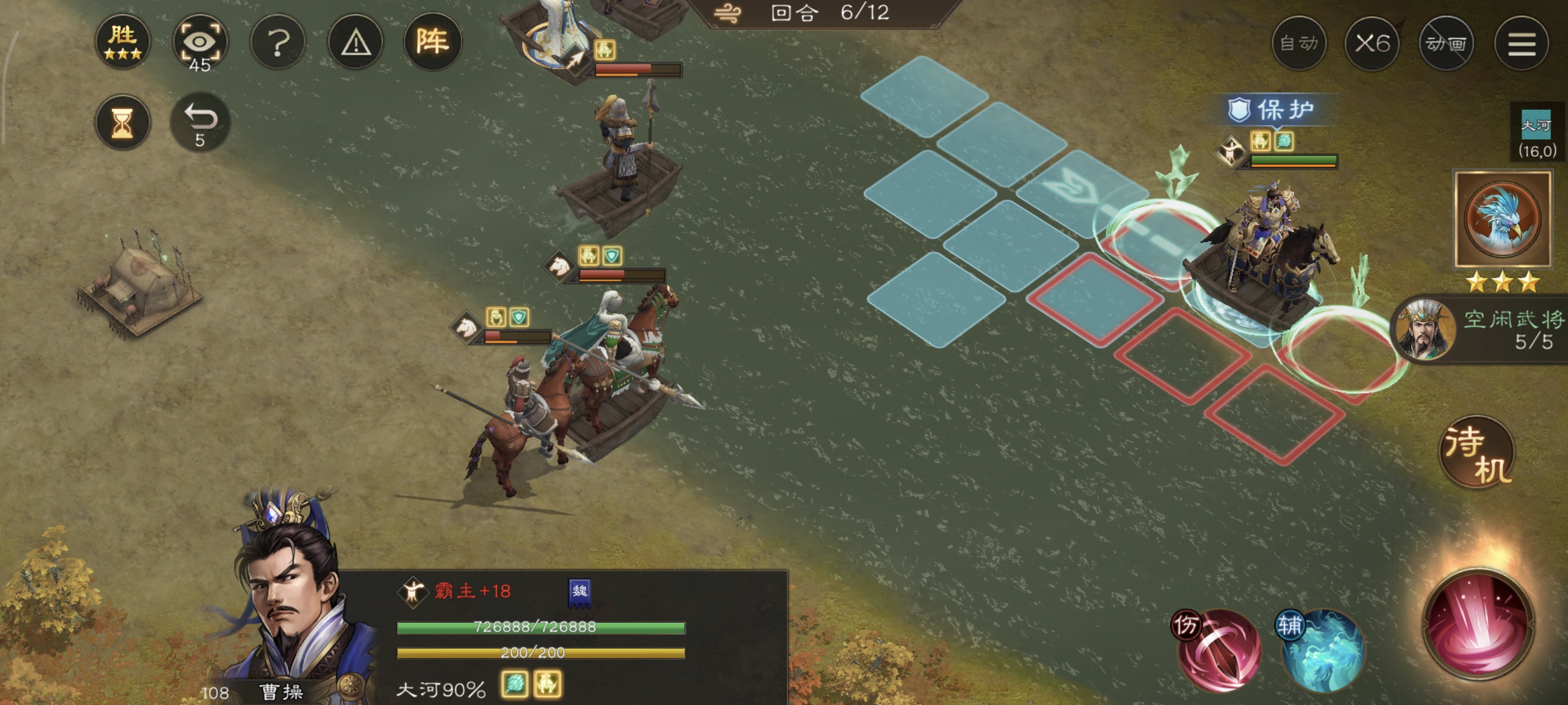The image size is (1568, 705).
Task: Open the 胜 victory conditions icon
Action: tap(122, 41)
